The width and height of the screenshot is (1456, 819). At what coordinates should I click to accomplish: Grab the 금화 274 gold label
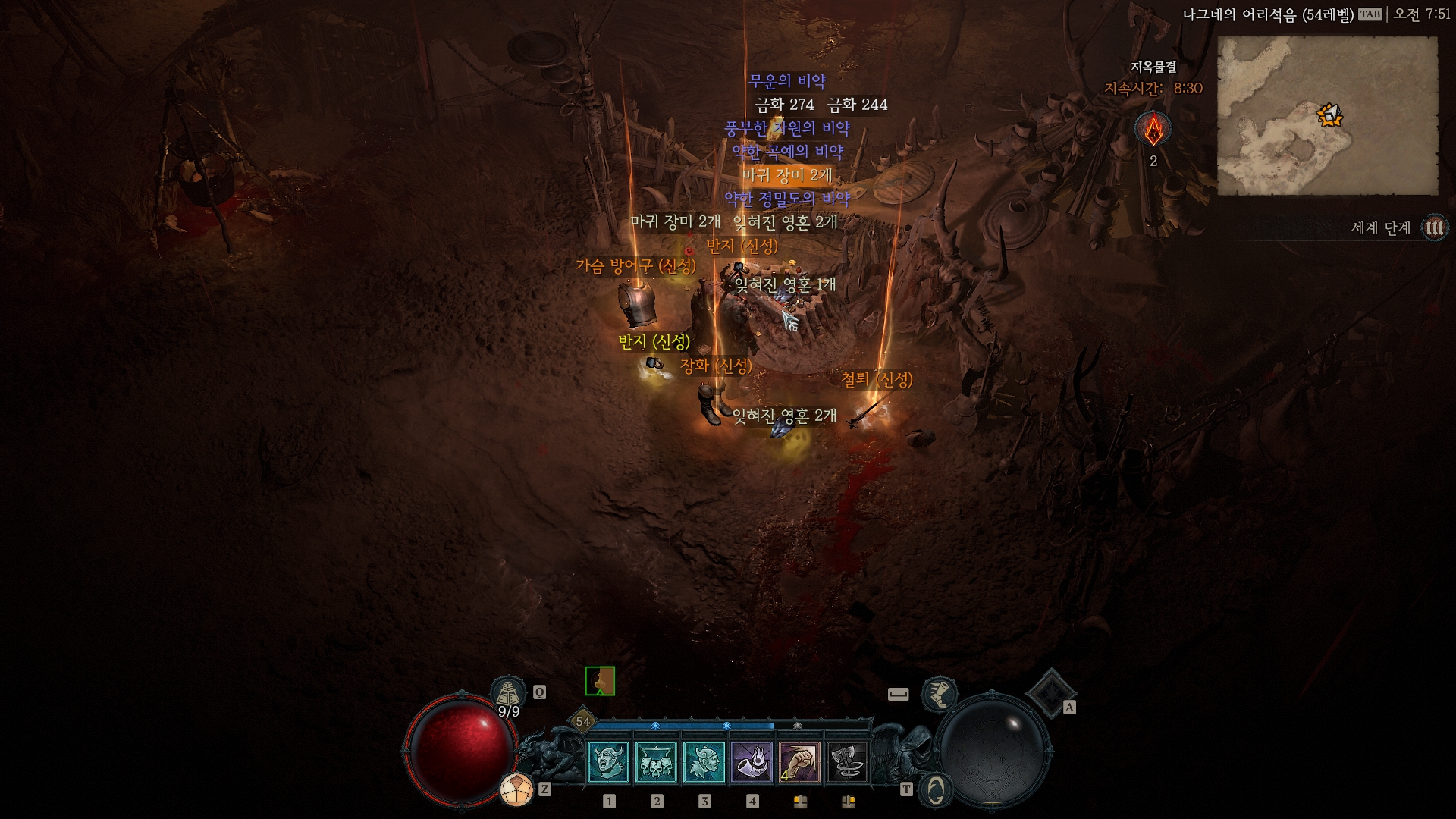coord(785,105)
